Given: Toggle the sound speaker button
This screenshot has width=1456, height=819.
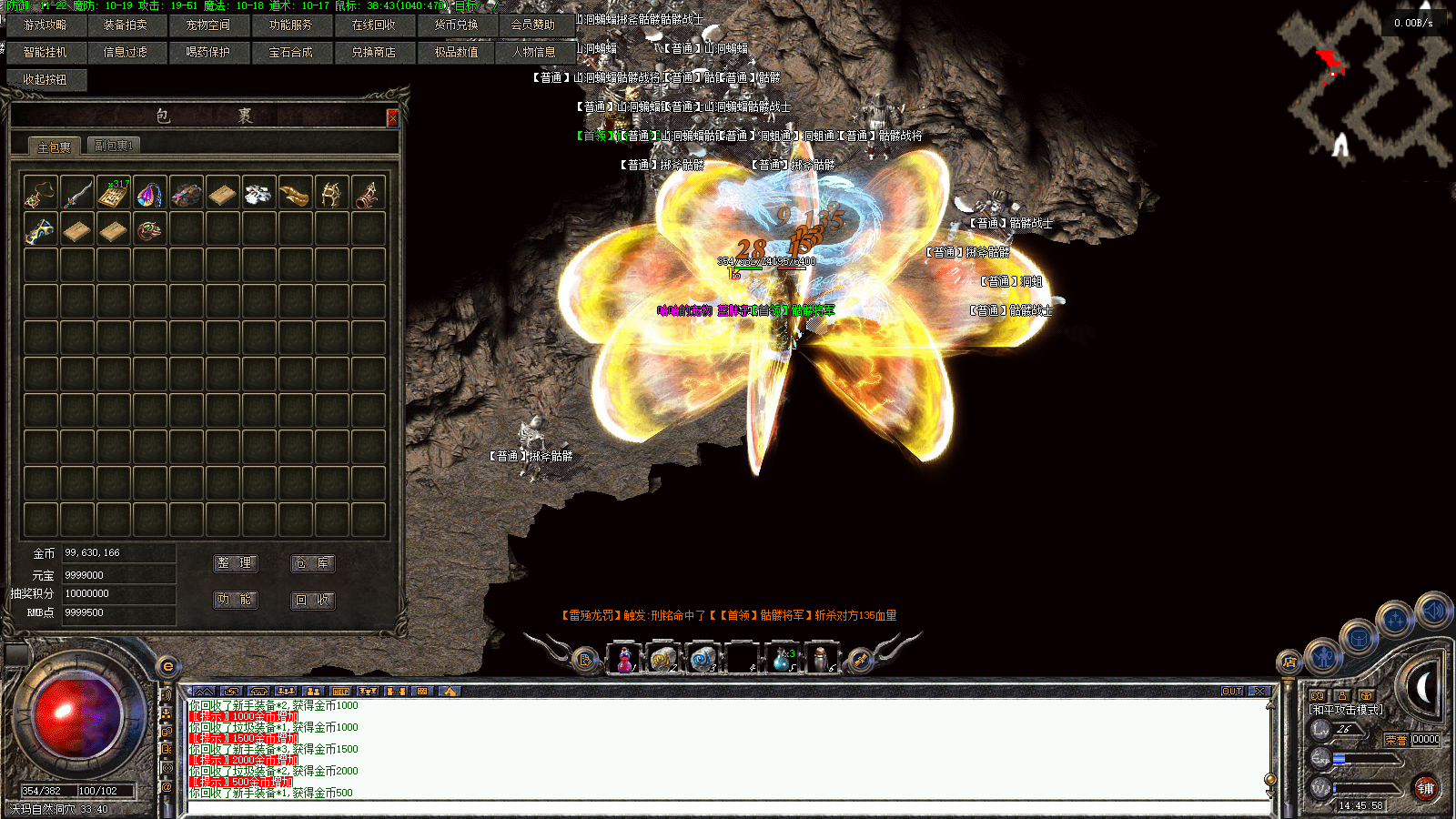Looking at the screenshot, I should (1433, 611).
